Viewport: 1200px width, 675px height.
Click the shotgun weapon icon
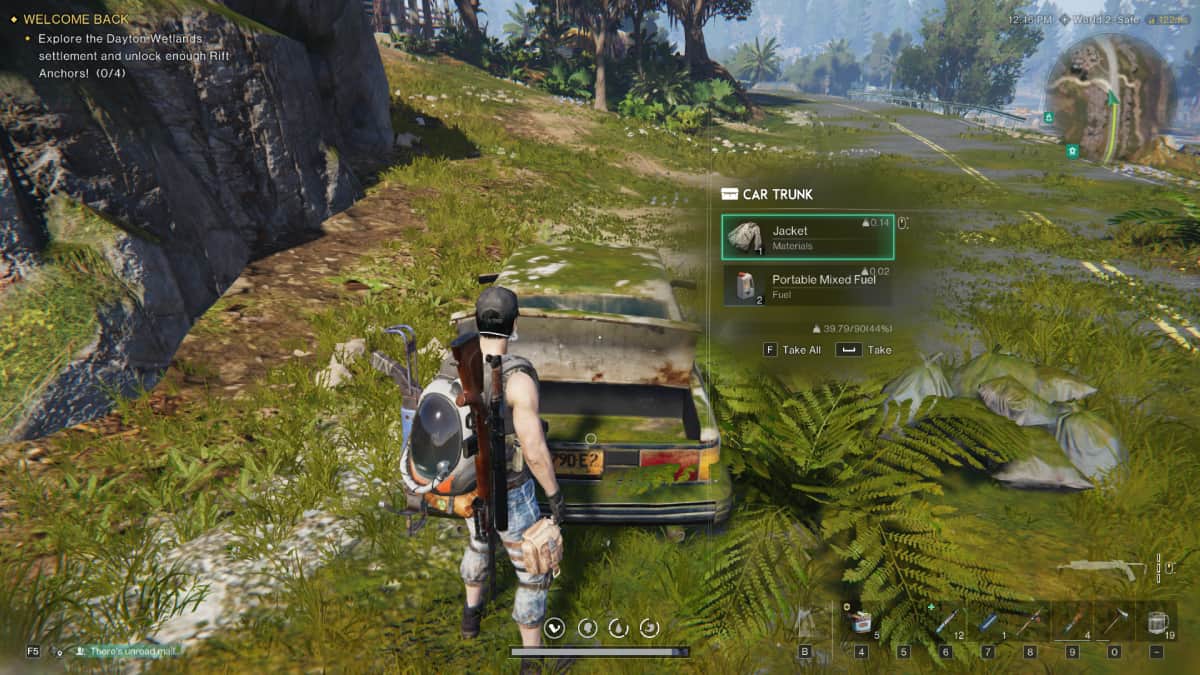pos(1101,569)
